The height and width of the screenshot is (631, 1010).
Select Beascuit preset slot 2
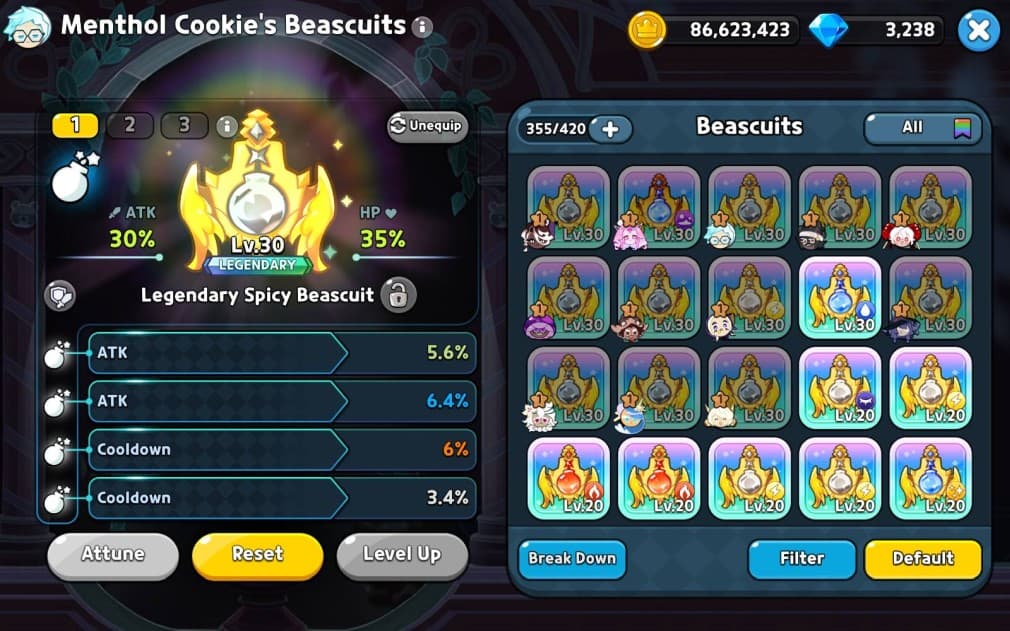pos(130,126)
